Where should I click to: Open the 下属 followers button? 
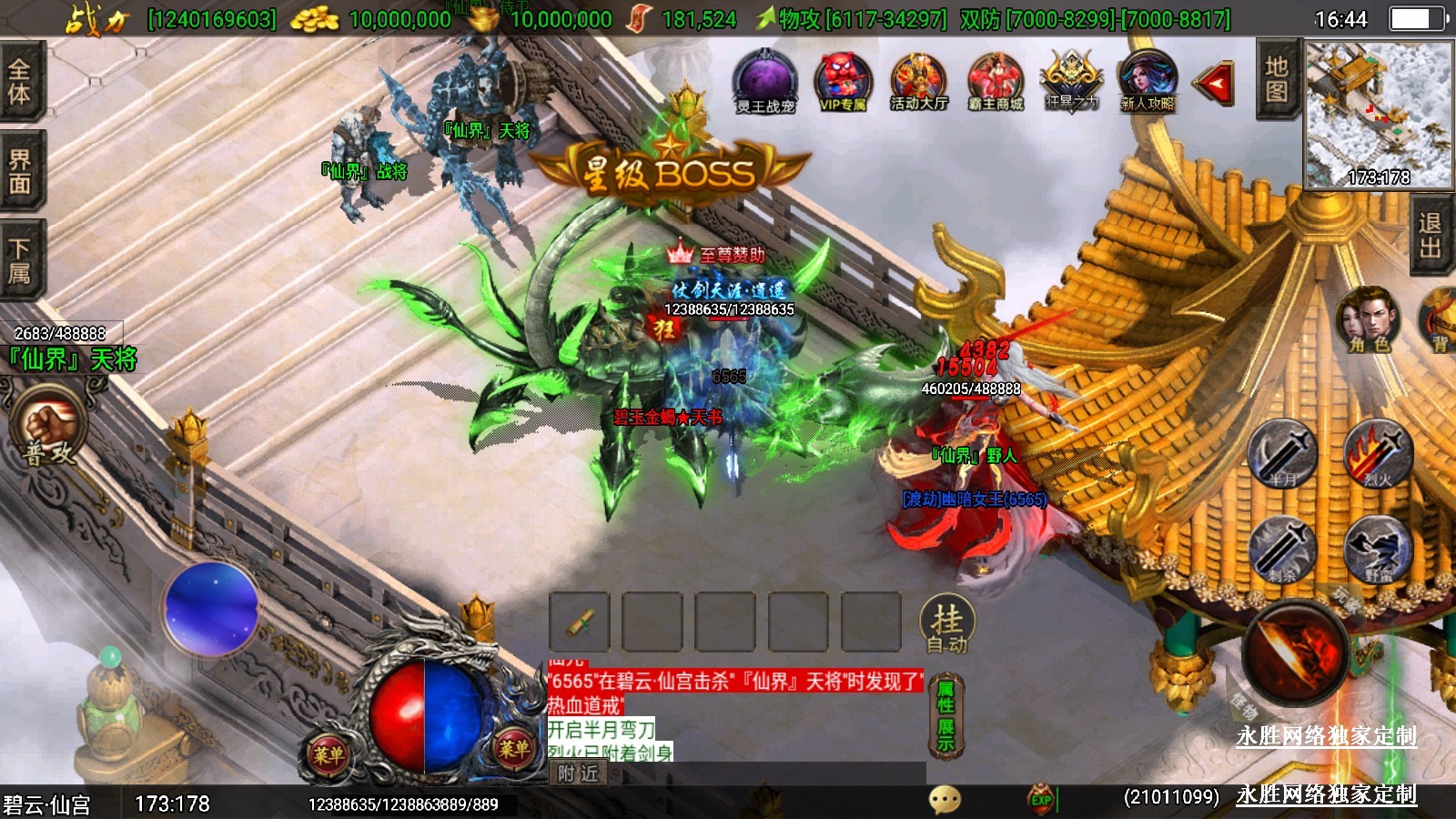[x=20, y=260]
